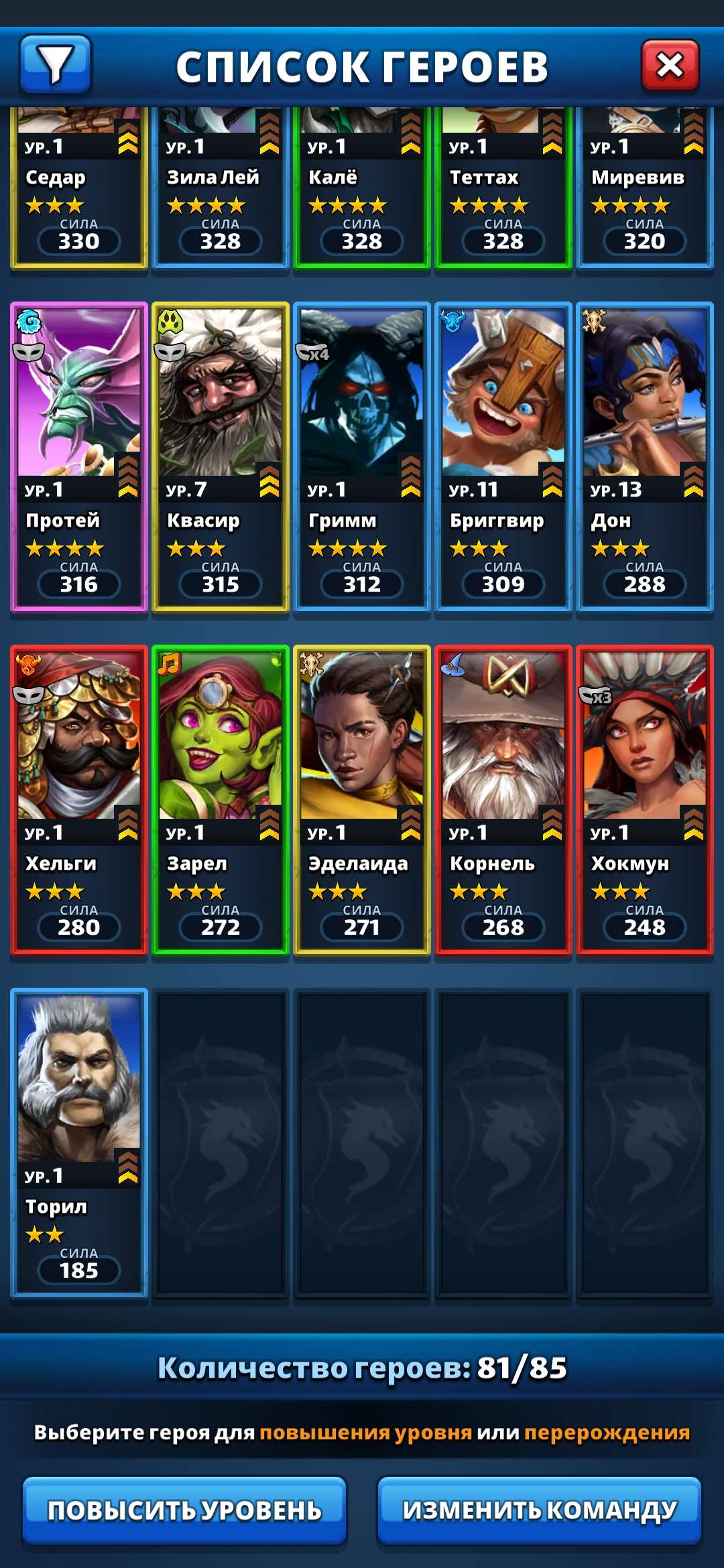
Task: Select the bearded hero Корнель
Action: 503,799
